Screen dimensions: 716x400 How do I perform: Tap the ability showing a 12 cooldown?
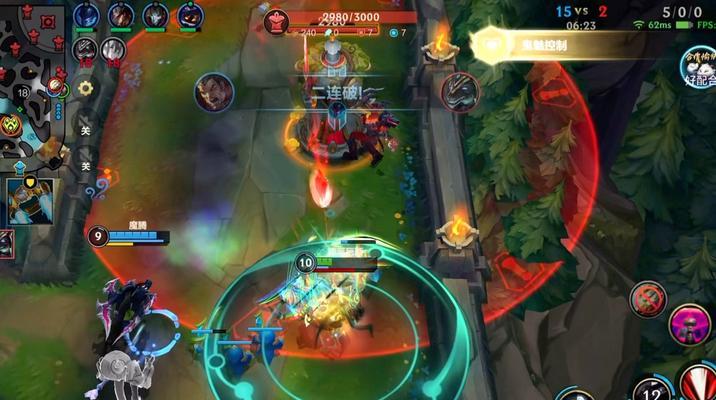pyautogui.click(x=649, y=391)
